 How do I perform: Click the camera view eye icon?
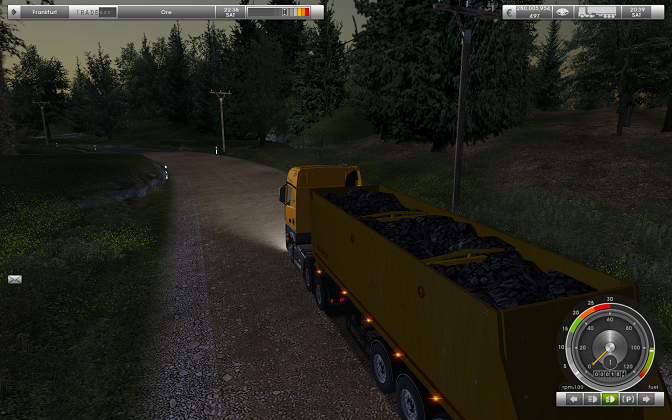pos(563,12)
